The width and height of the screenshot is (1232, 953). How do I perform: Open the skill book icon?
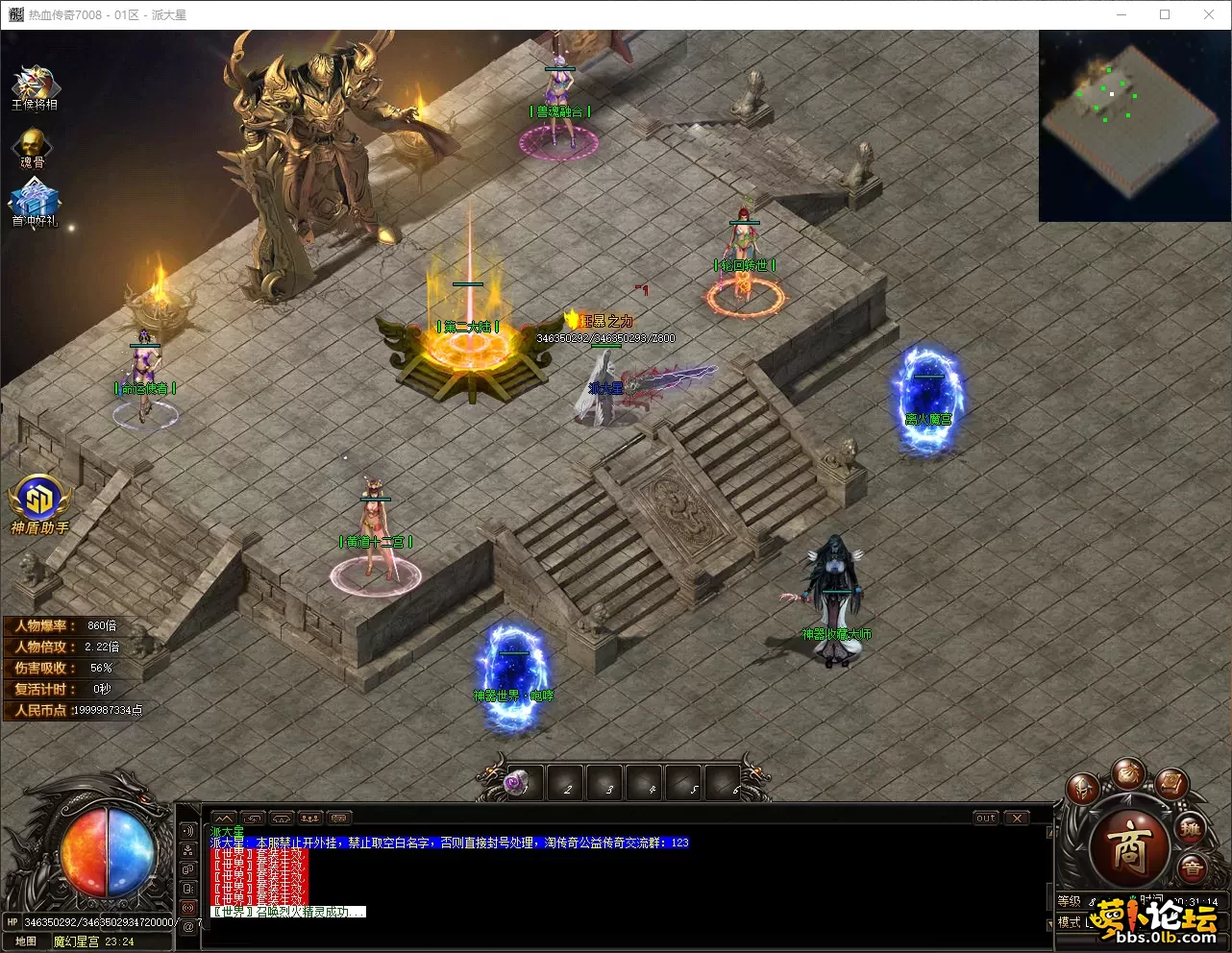tap(1171, 784)
